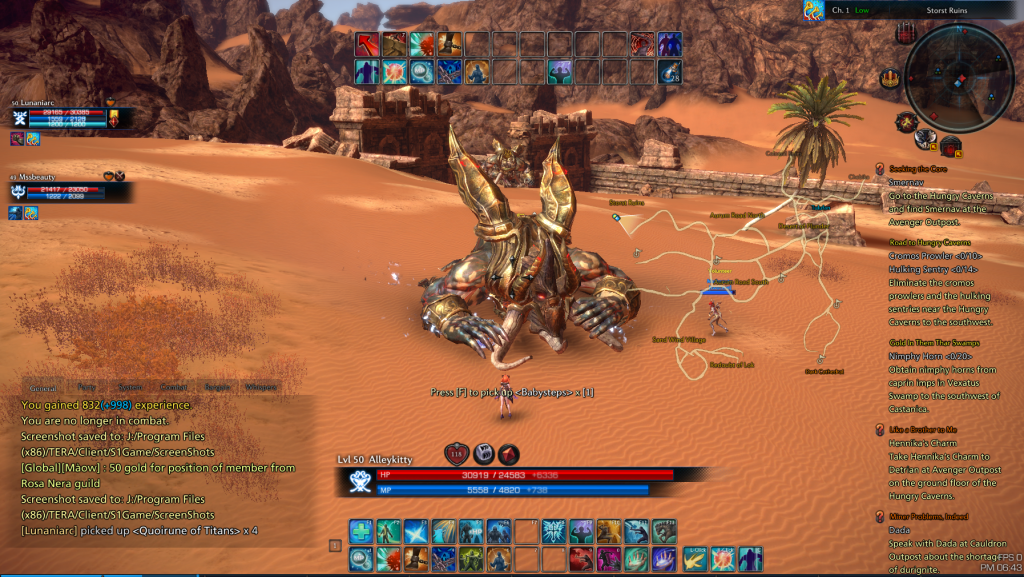Click the dice icon above HP bar
The height and width of the screenshot is (577, 1024).
pyautogui.click(x=483, y=453)
